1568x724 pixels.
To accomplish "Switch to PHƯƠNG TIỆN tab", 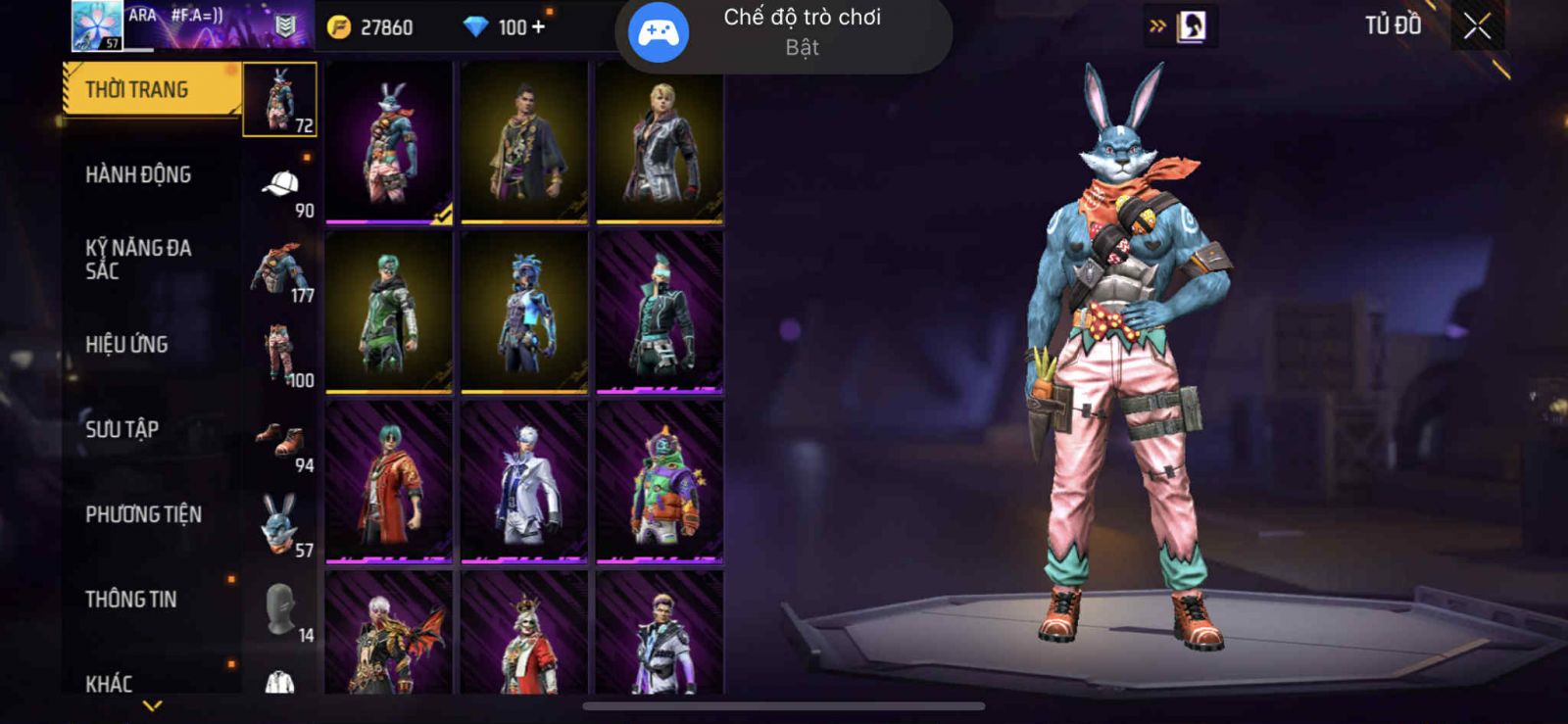I will pos(143,514).
